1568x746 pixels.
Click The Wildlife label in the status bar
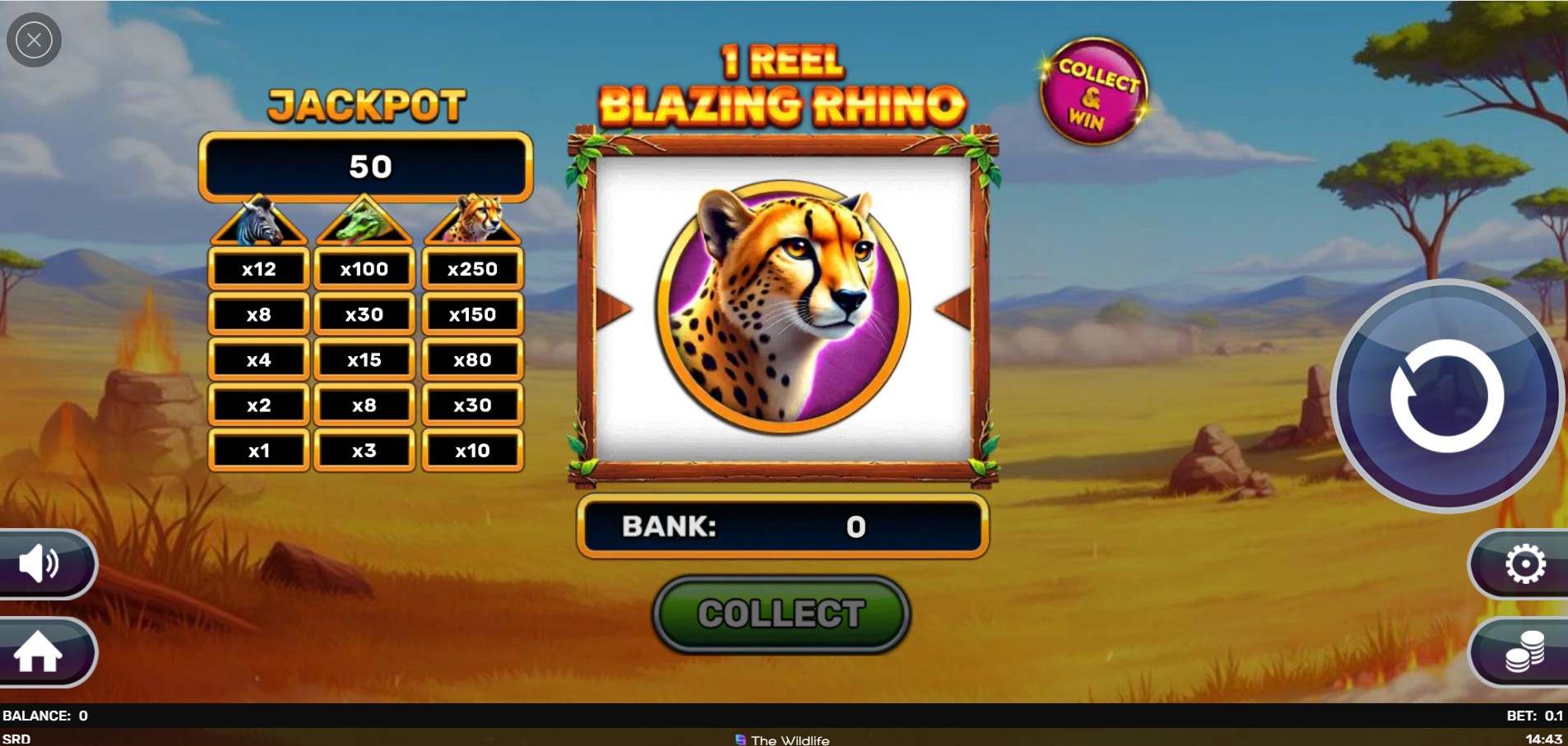point(782,739)
